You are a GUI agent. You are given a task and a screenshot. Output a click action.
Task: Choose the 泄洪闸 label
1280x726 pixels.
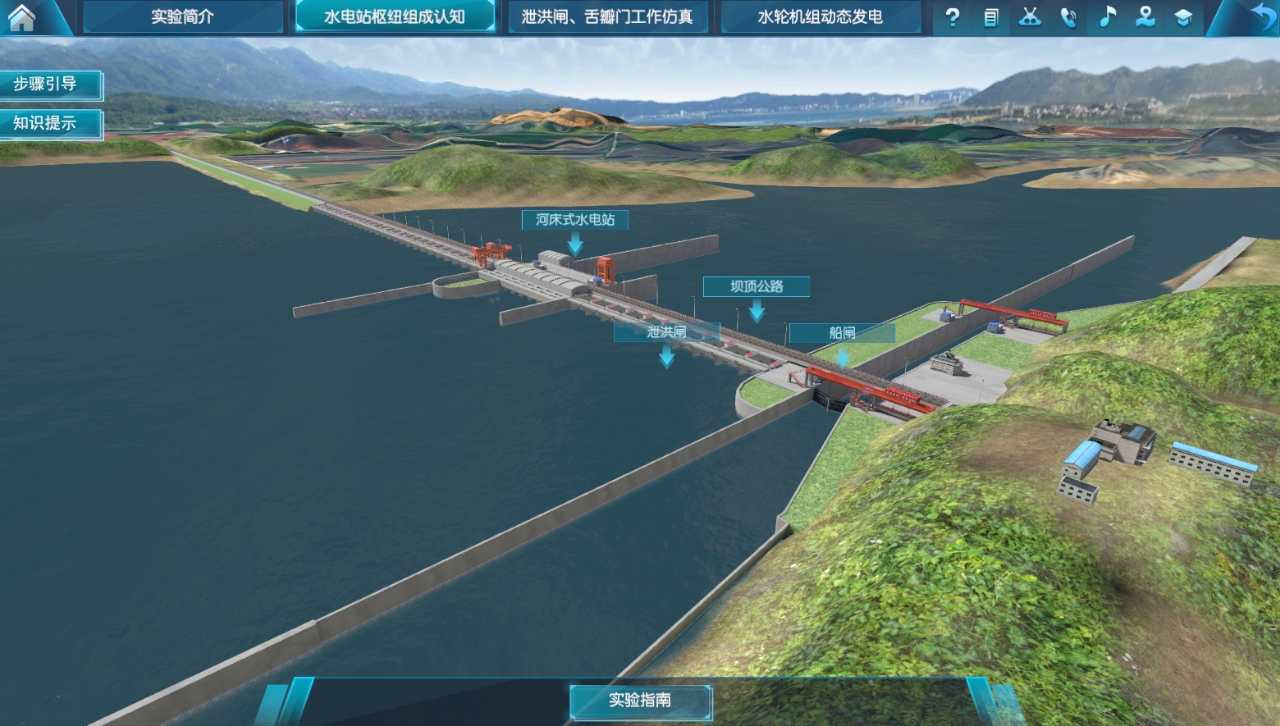[x=666, y=332]
